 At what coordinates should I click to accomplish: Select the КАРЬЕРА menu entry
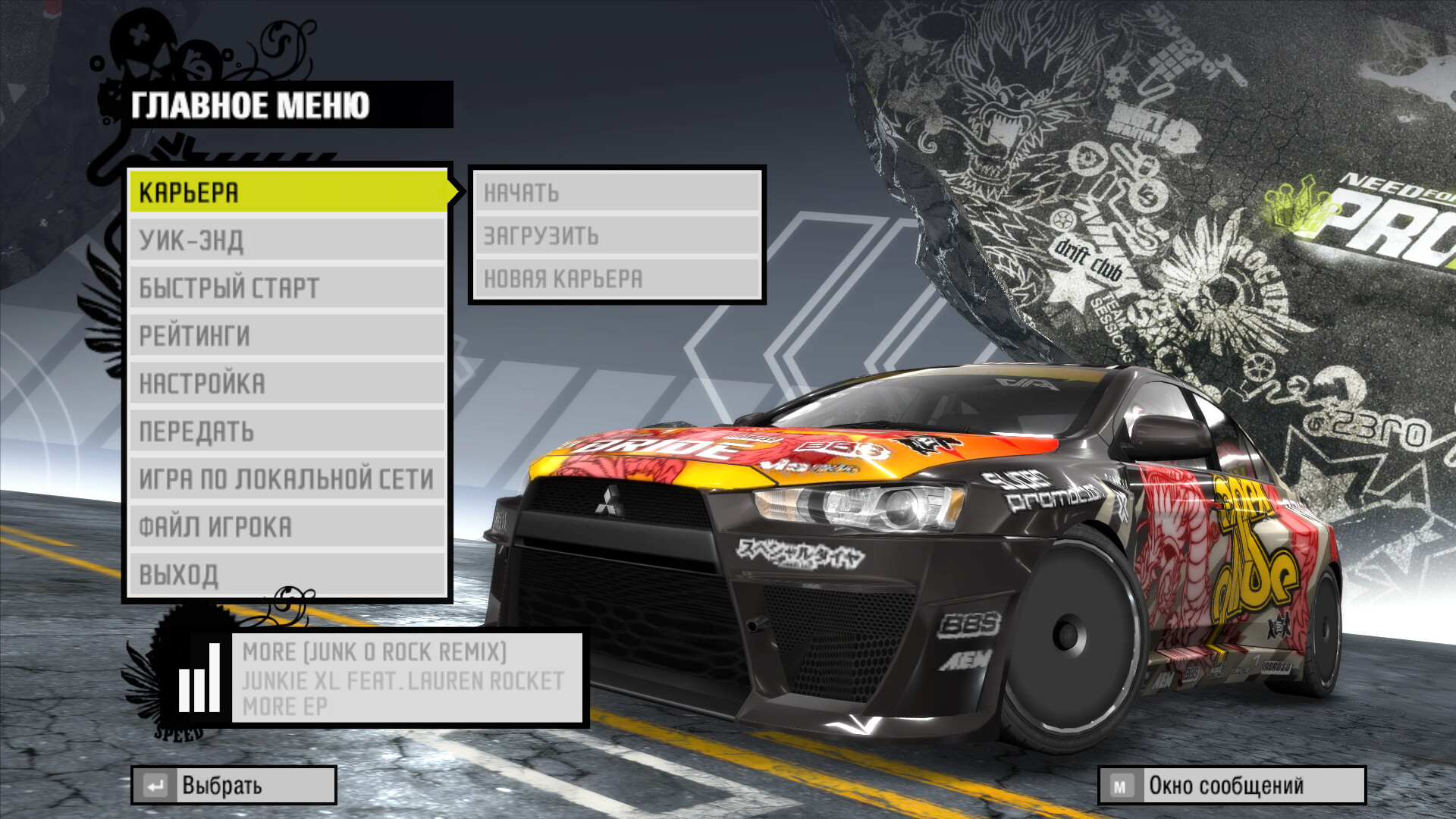click(x=288, y=192)
